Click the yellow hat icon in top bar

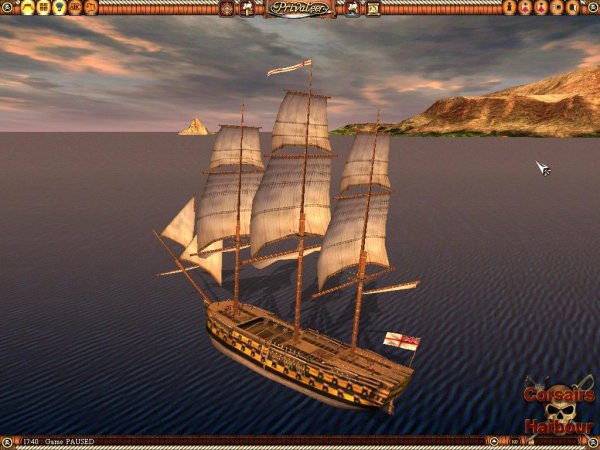[28, 8]
